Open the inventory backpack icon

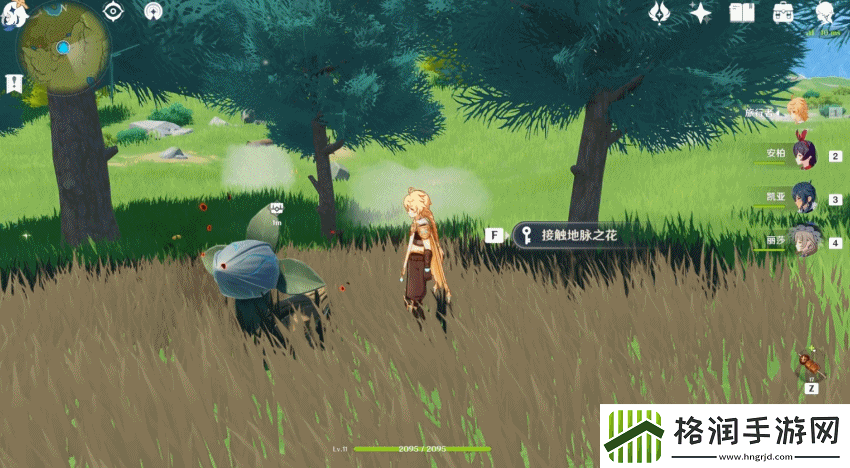click(x=784, y=13)
